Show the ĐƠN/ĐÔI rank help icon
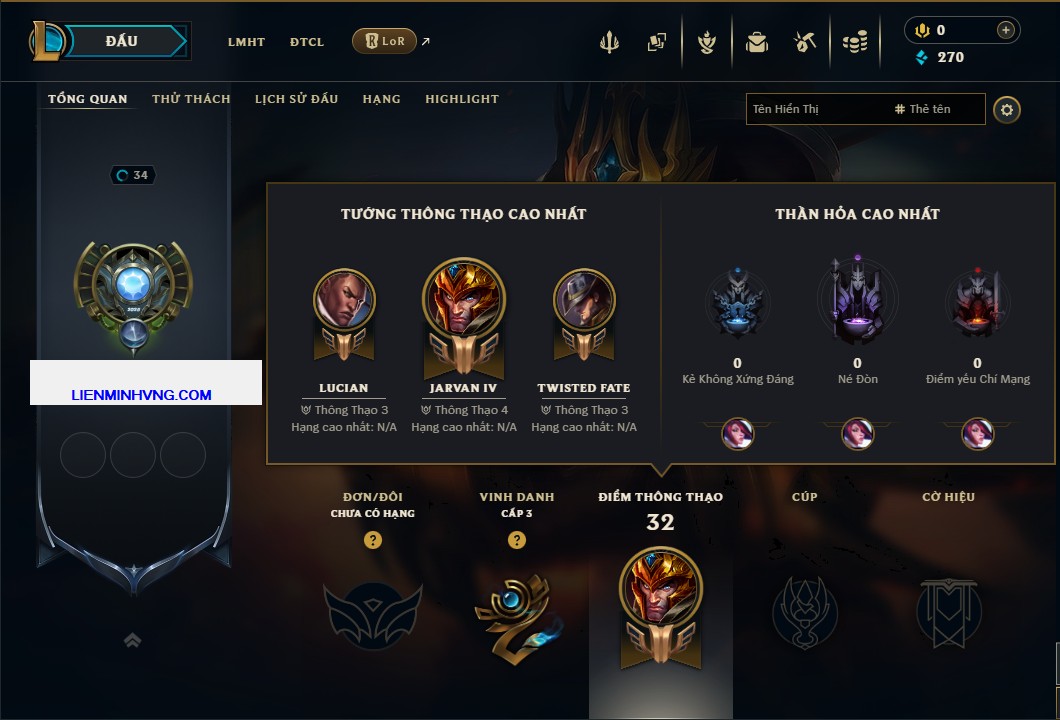This screenshot has width=1060, height=720. click(373, 540)
